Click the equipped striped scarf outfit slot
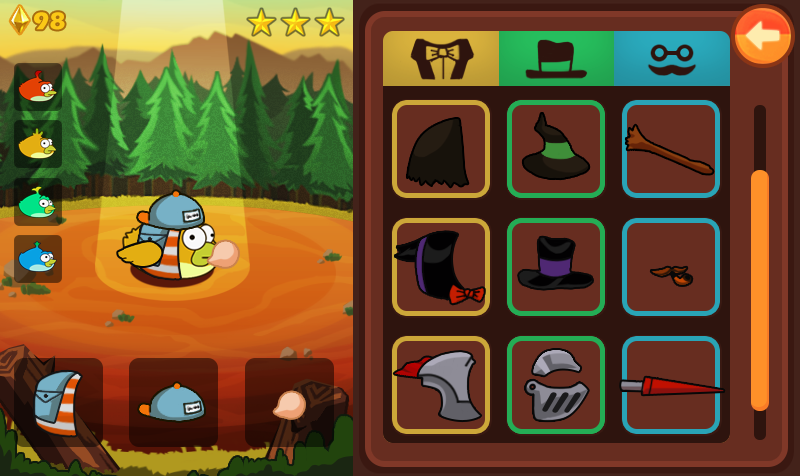Viewport: 800px width, 476px height. point(59,402)
